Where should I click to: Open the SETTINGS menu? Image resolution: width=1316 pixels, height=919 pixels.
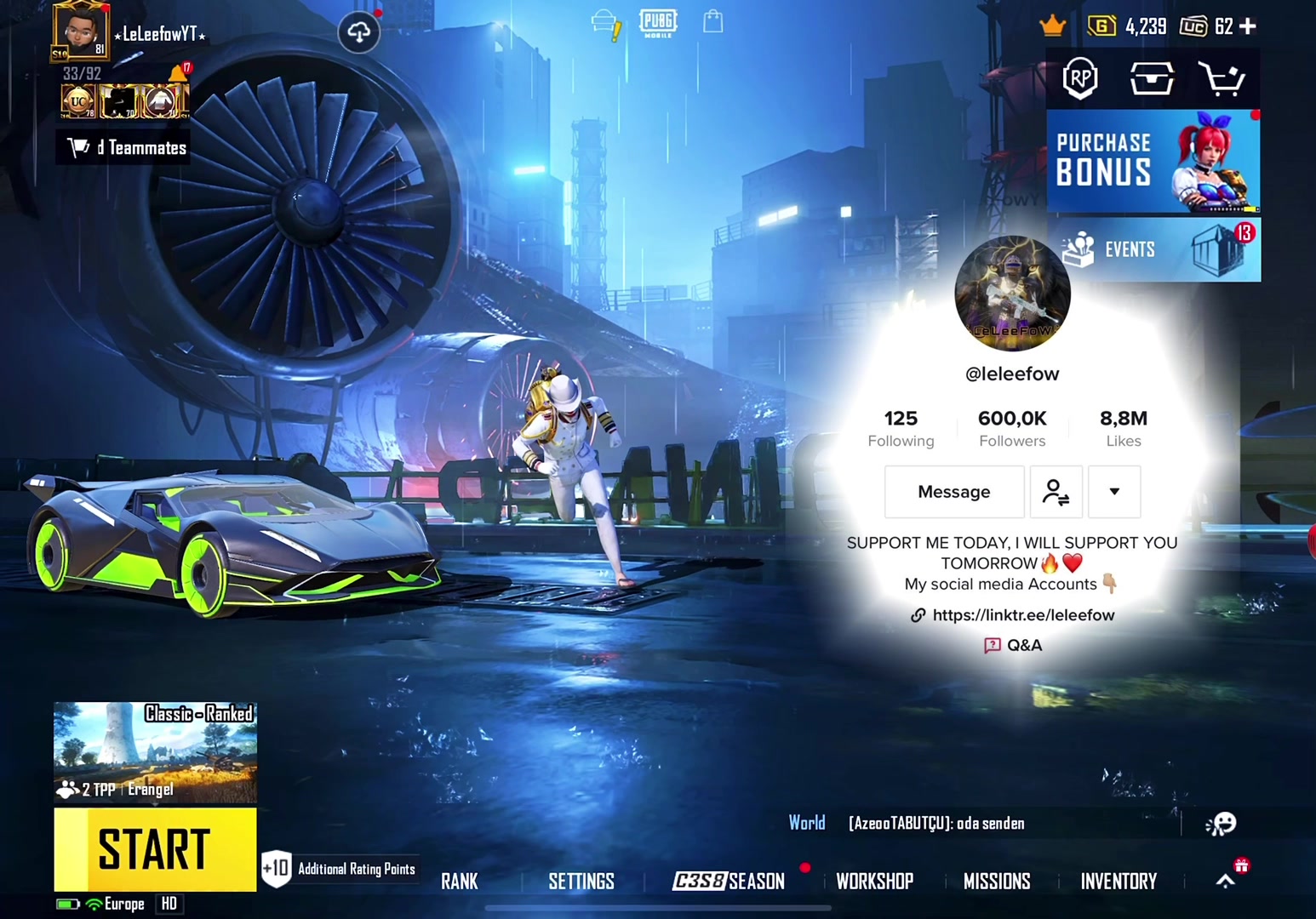(581, 882)
